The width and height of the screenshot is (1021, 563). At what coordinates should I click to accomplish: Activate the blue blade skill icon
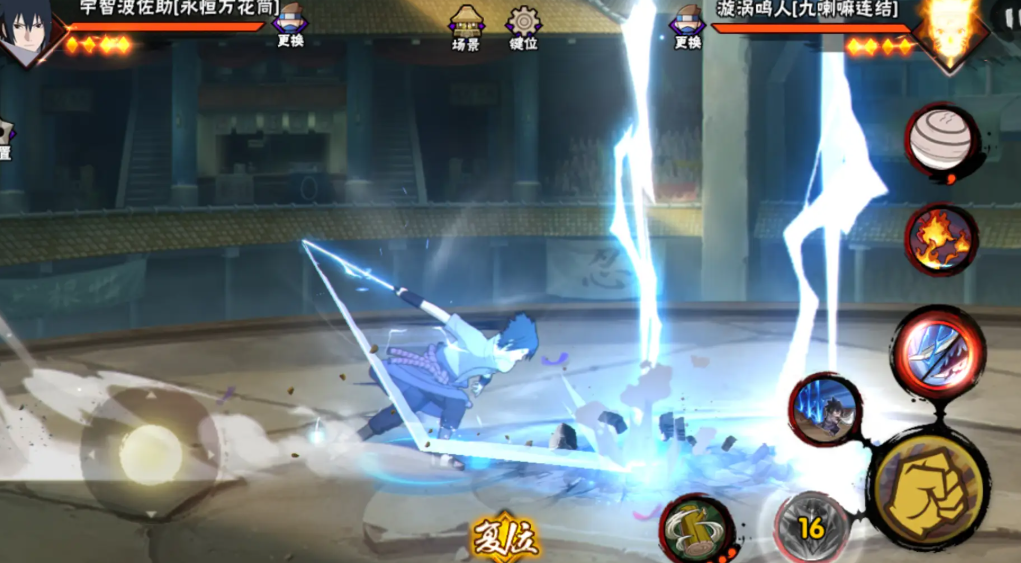937,352
